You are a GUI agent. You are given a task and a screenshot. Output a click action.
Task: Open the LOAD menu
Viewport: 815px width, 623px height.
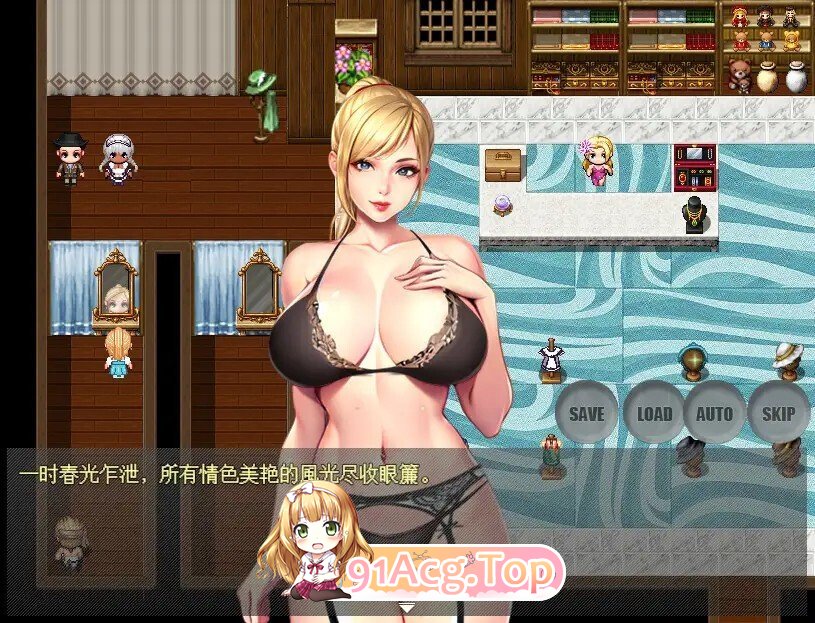pyautogui.click(x=654, y=413)
